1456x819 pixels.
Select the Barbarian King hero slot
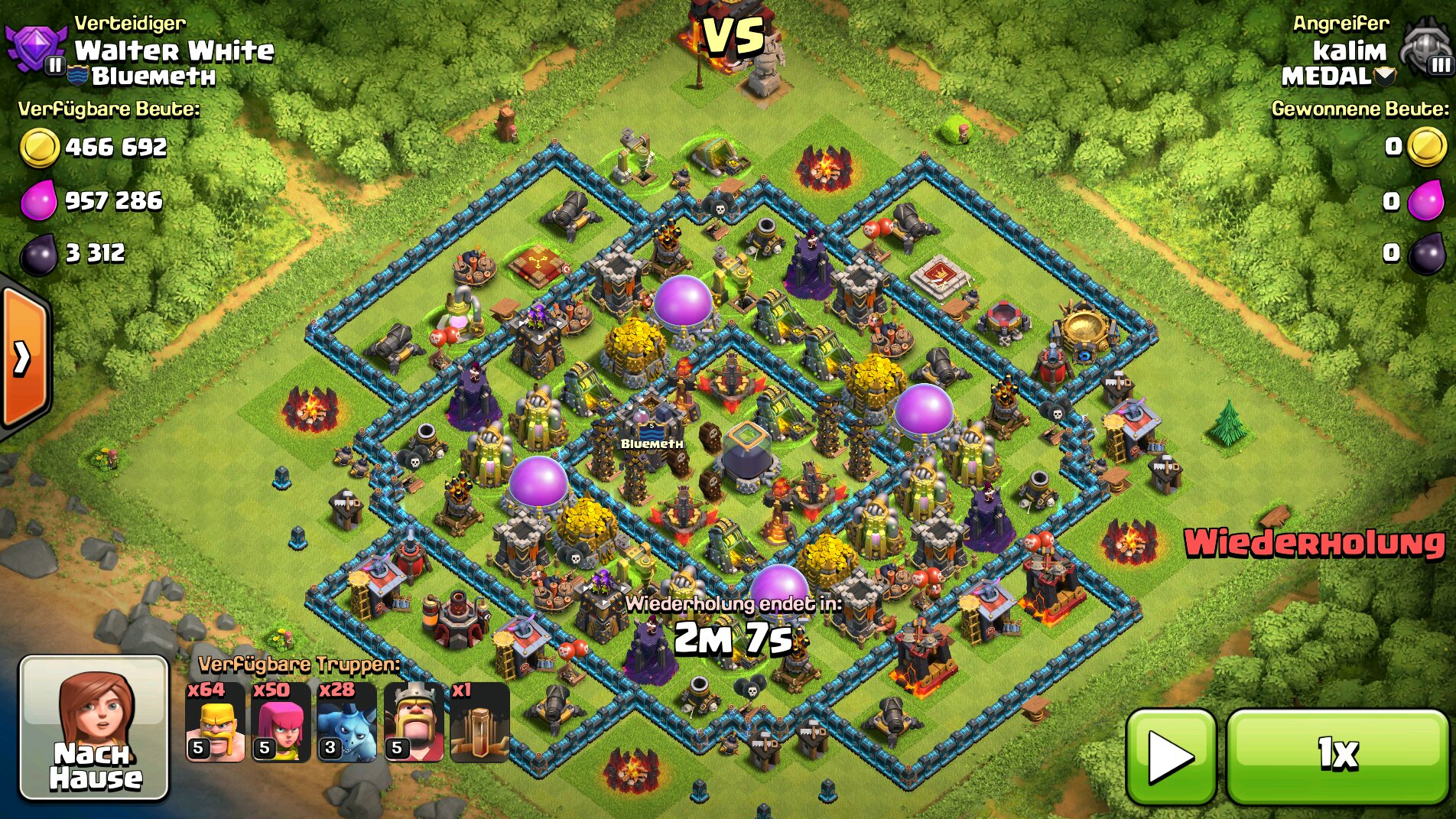[x=414, y=723]
